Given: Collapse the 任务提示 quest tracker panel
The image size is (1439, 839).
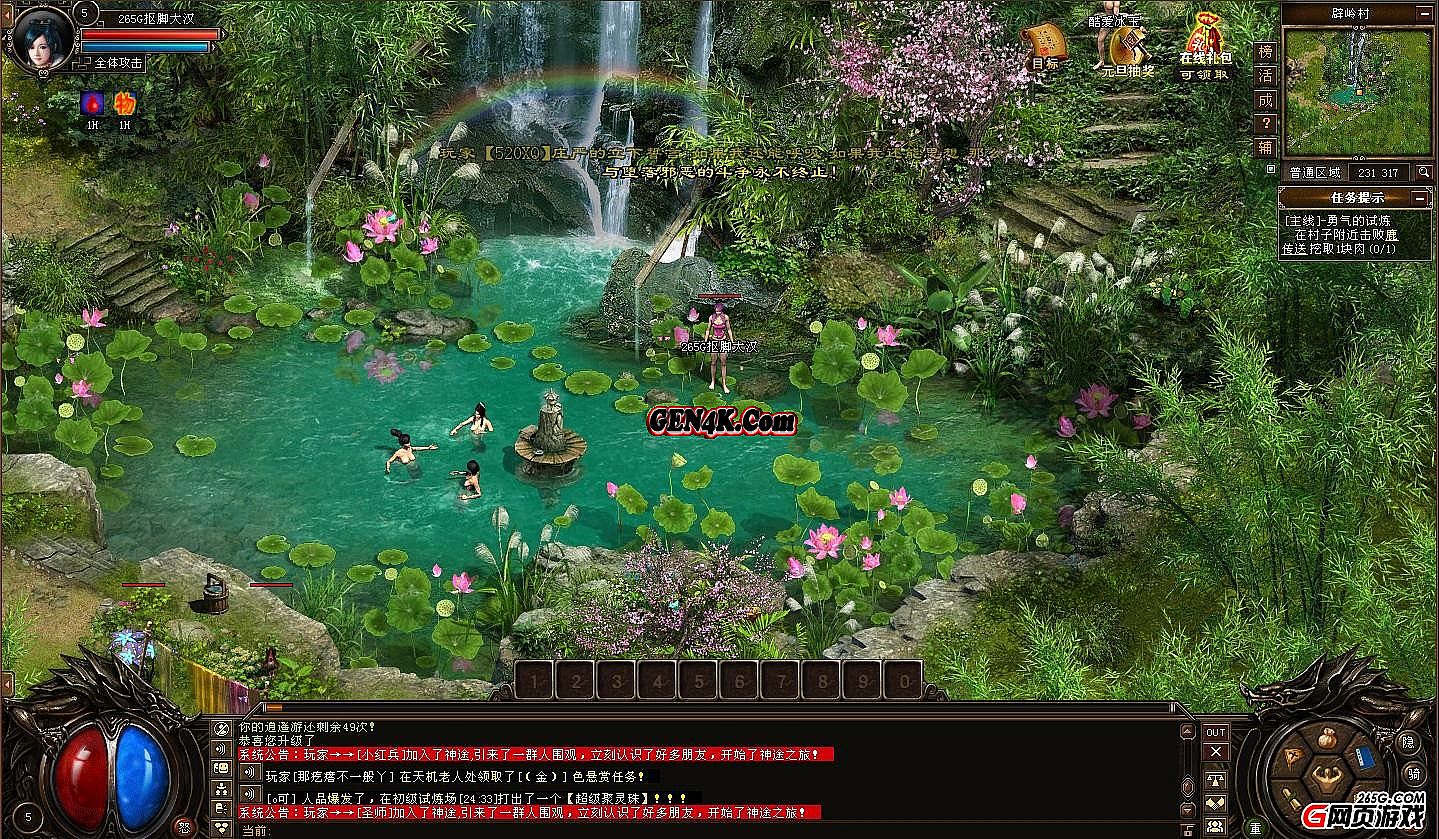Looking at the screenshot, I should point(1419,197).
